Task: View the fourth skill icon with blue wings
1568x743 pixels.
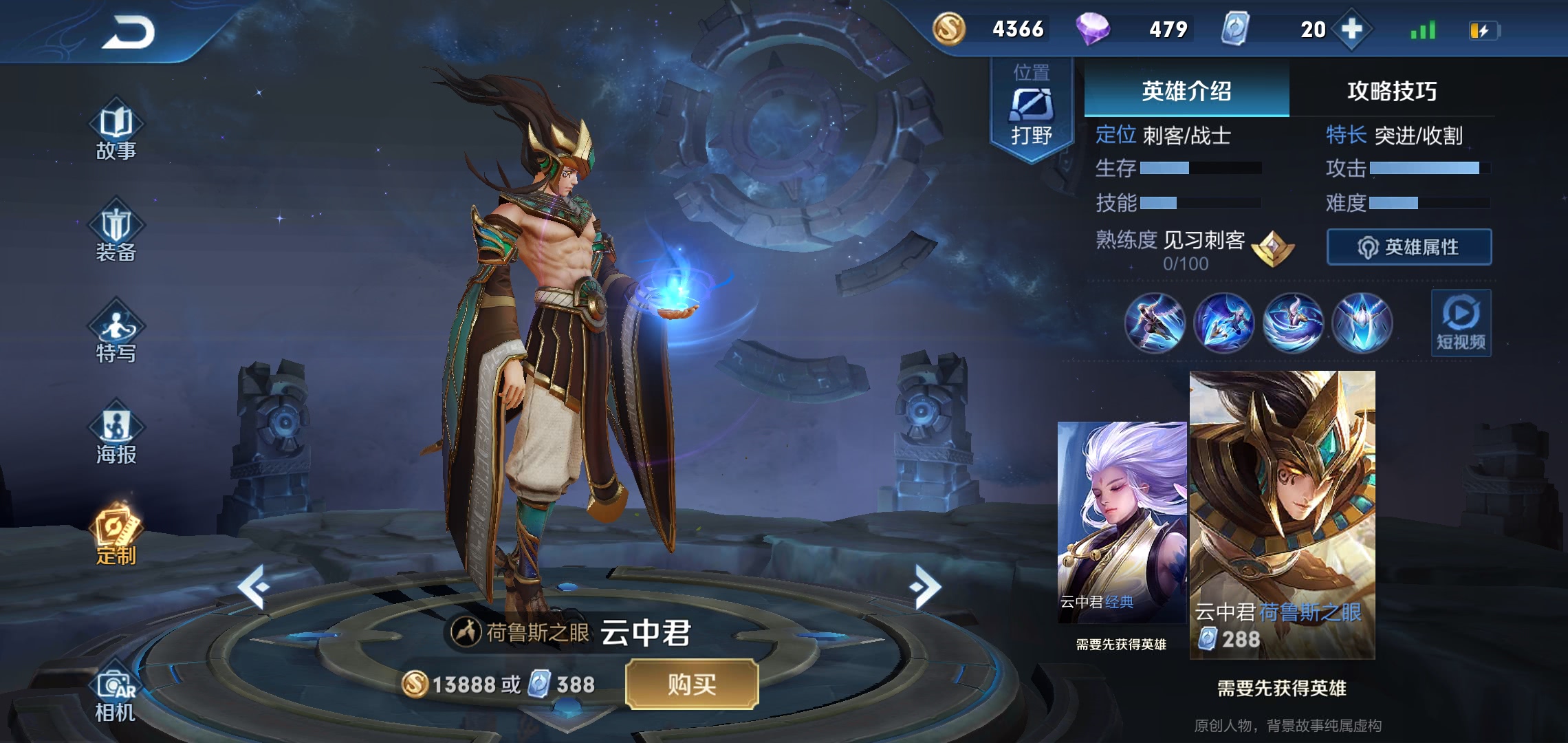Action: [x=1362, y=323]
